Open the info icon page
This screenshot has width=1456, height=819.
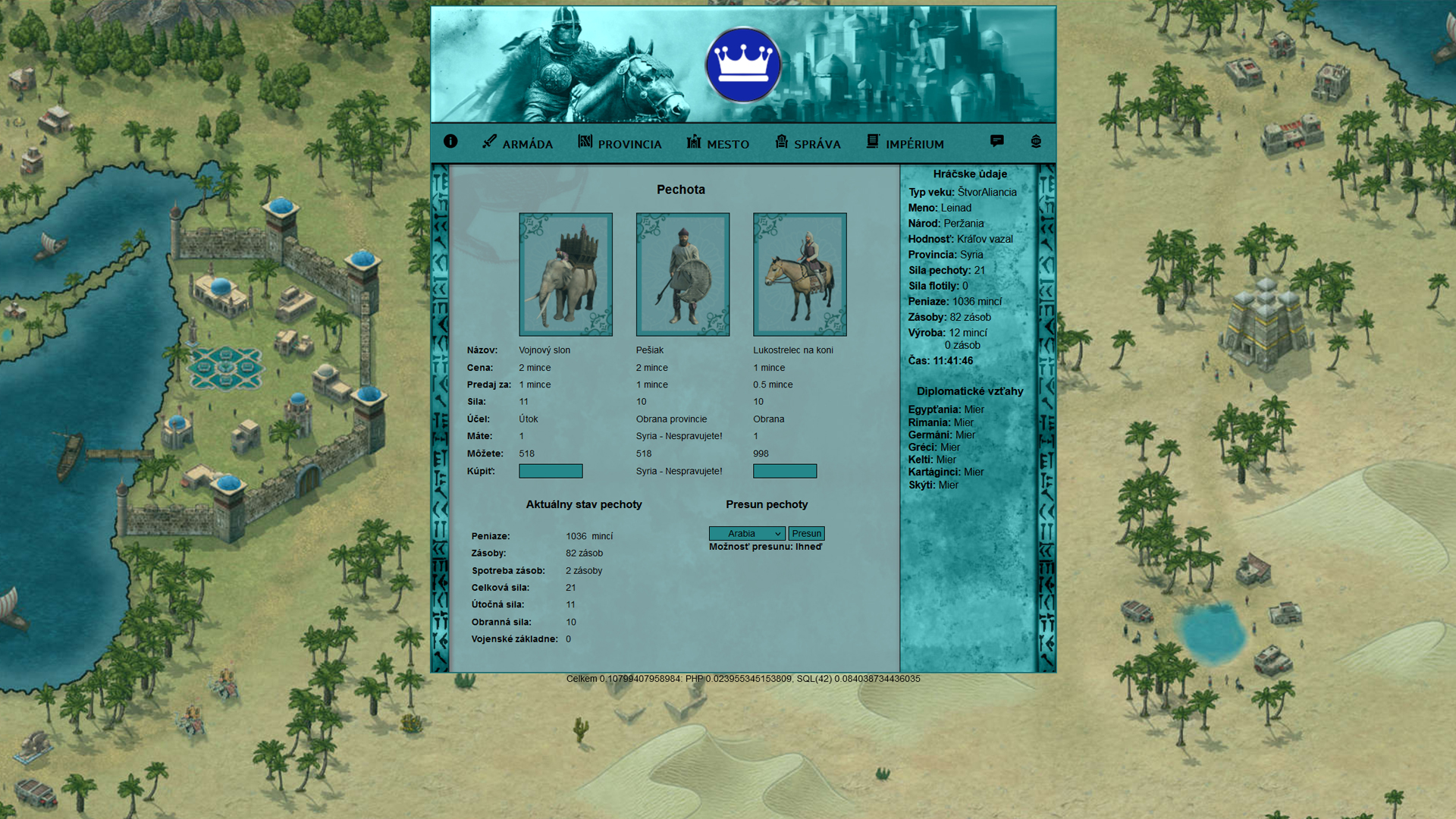click(x=450, y=142)
